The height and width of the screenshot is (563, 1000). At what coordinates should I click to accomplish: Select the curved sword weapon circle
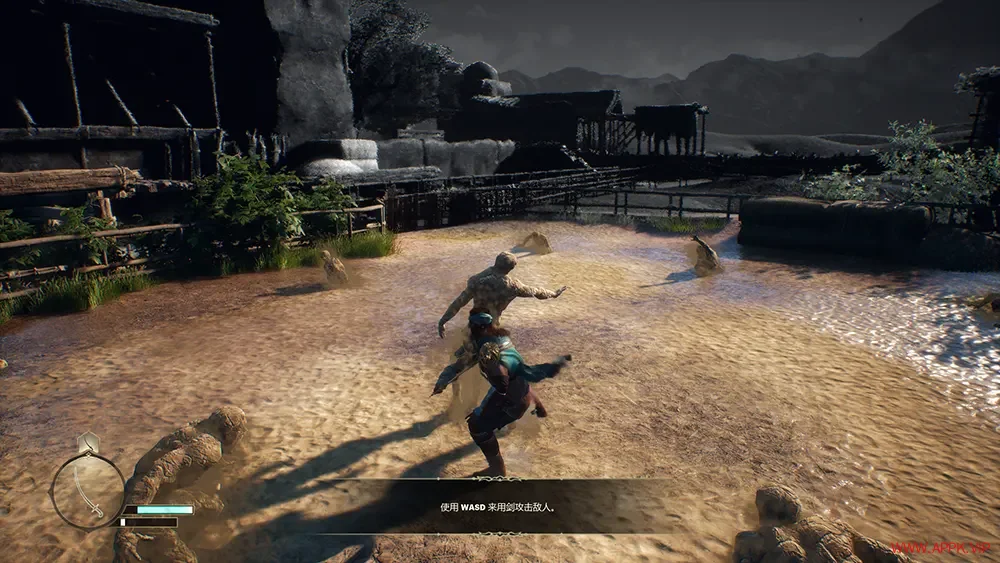coord(87,491)
